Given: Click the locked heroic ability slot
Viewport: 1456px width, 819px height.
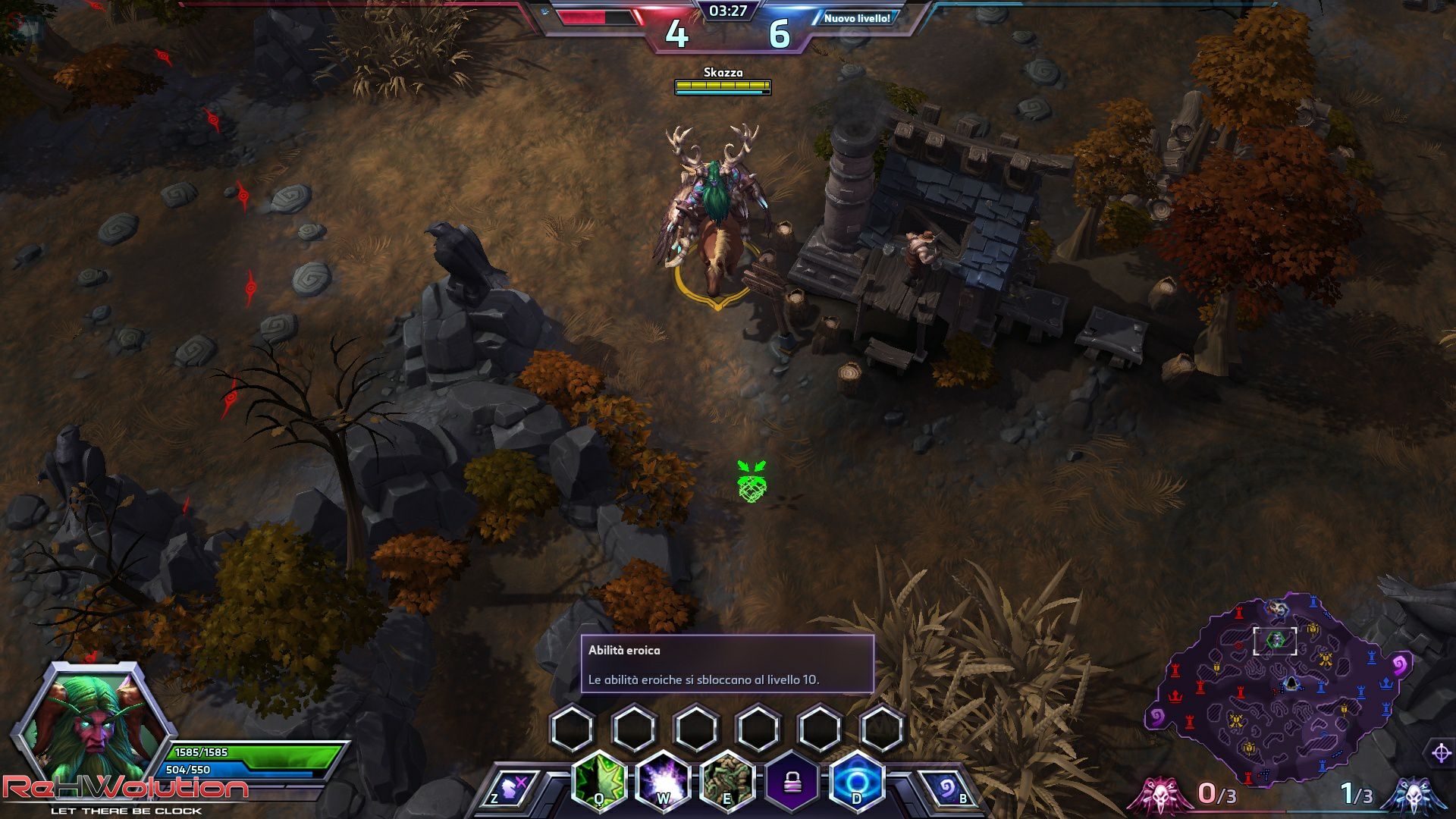Looking at the screenshot, I should [x=792, y=781].
